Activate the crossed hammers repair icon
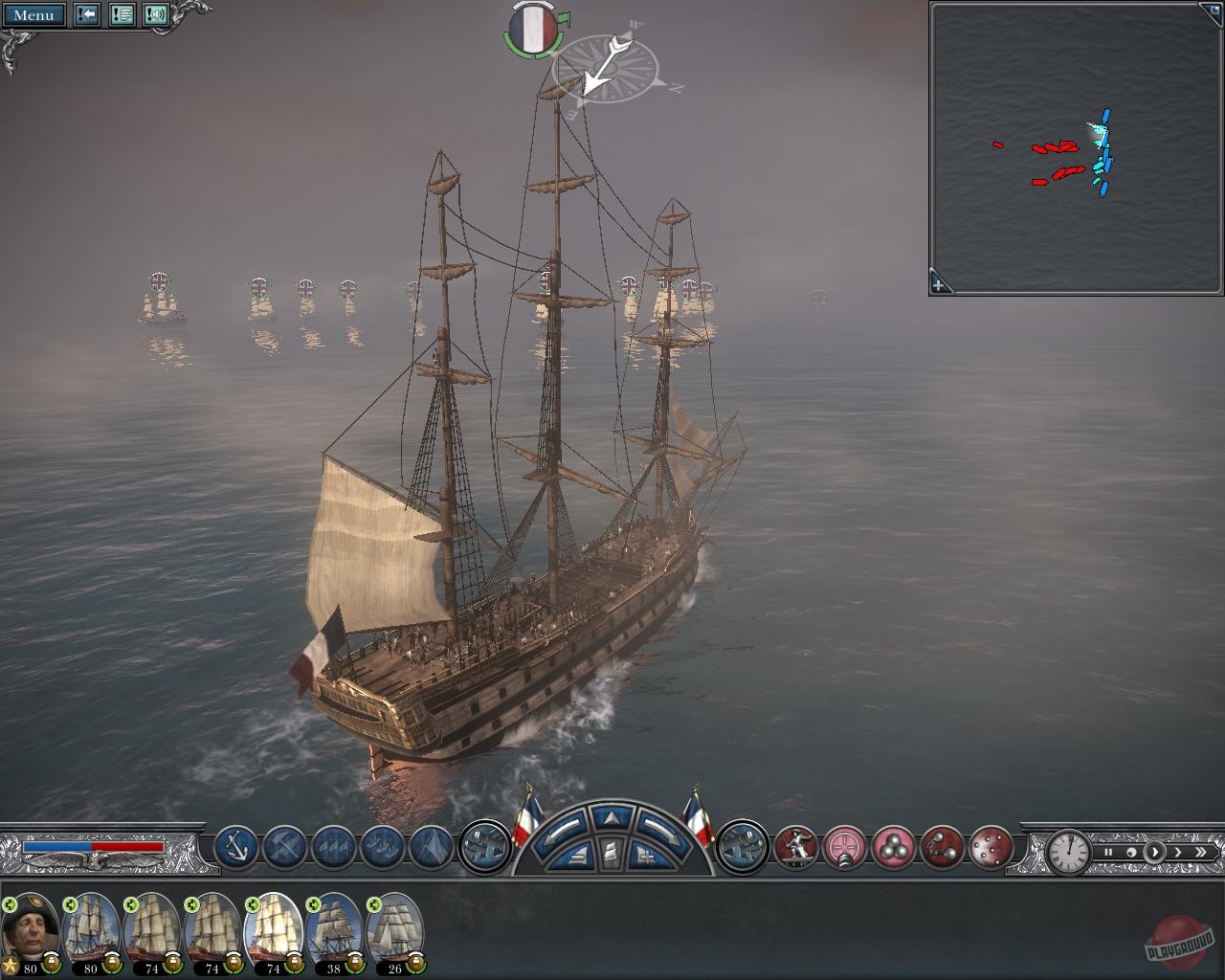Viewport: 1225px width, 980px height. (284, 846)
